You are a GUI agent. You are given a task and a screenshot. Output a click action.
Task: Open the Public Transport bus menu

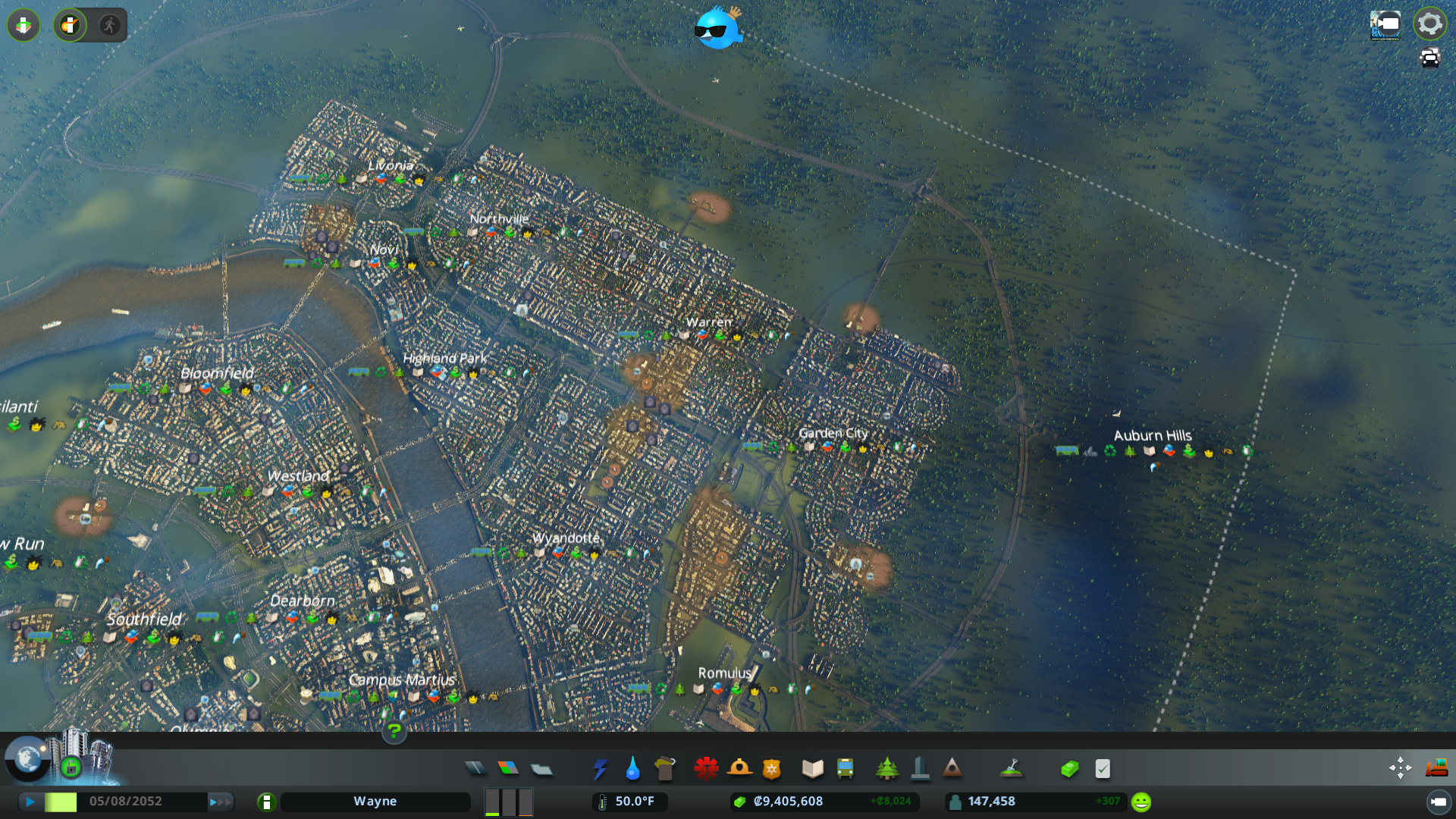846,768
